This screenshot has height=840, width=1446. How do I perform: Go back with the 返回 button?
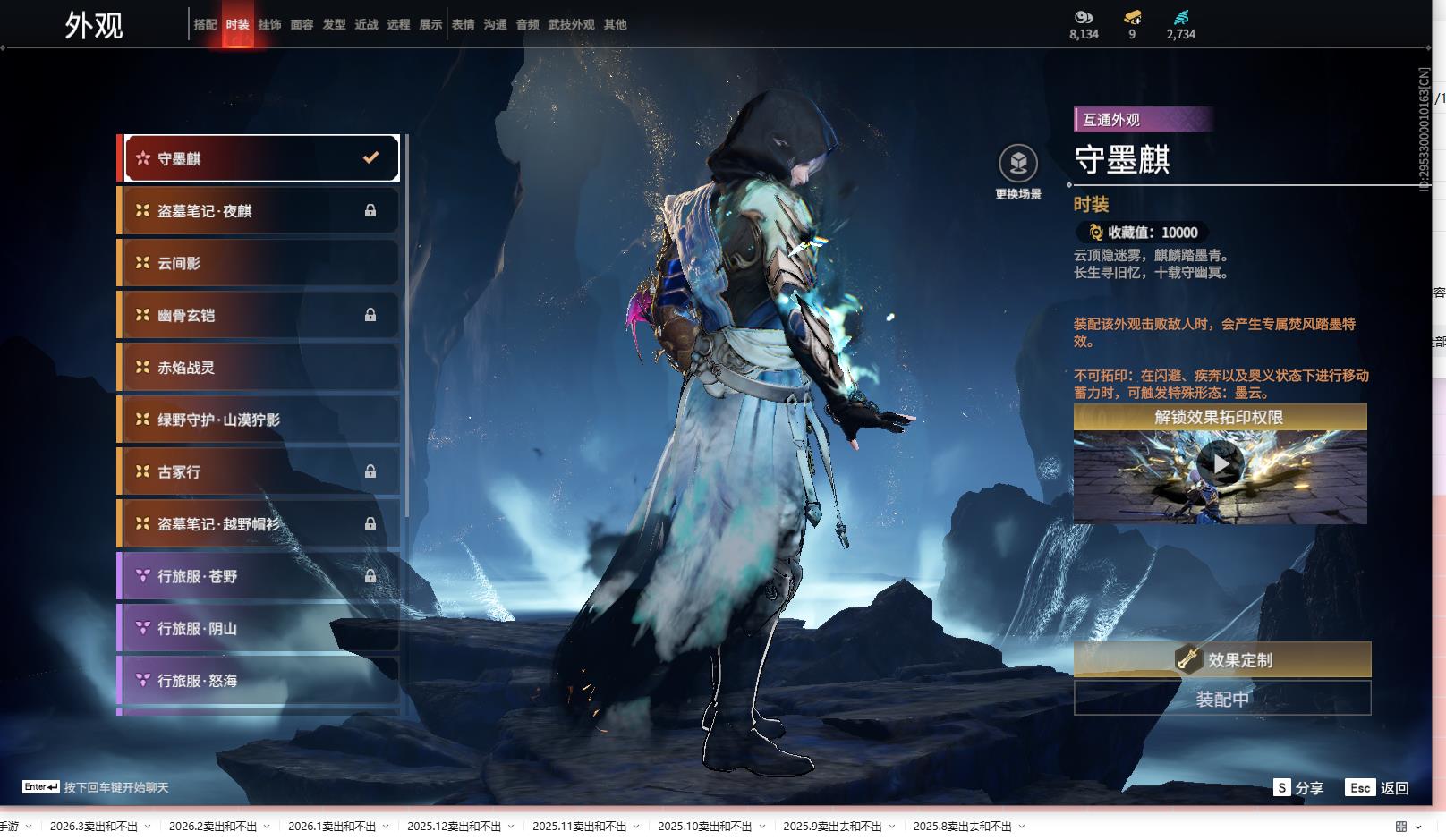tap(1378, 788)
